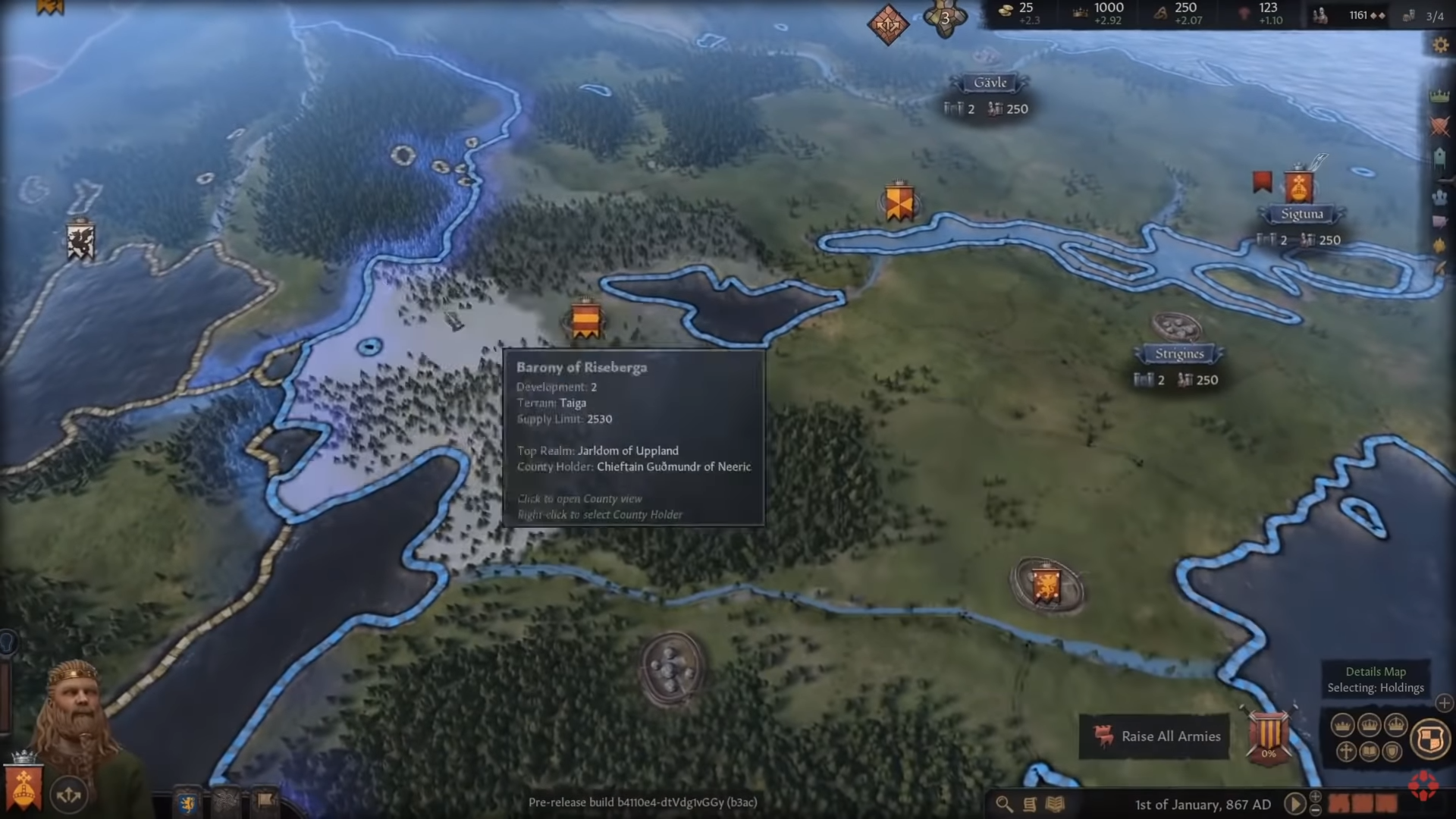Open the encyclopedia book icon

point(1054,805)
